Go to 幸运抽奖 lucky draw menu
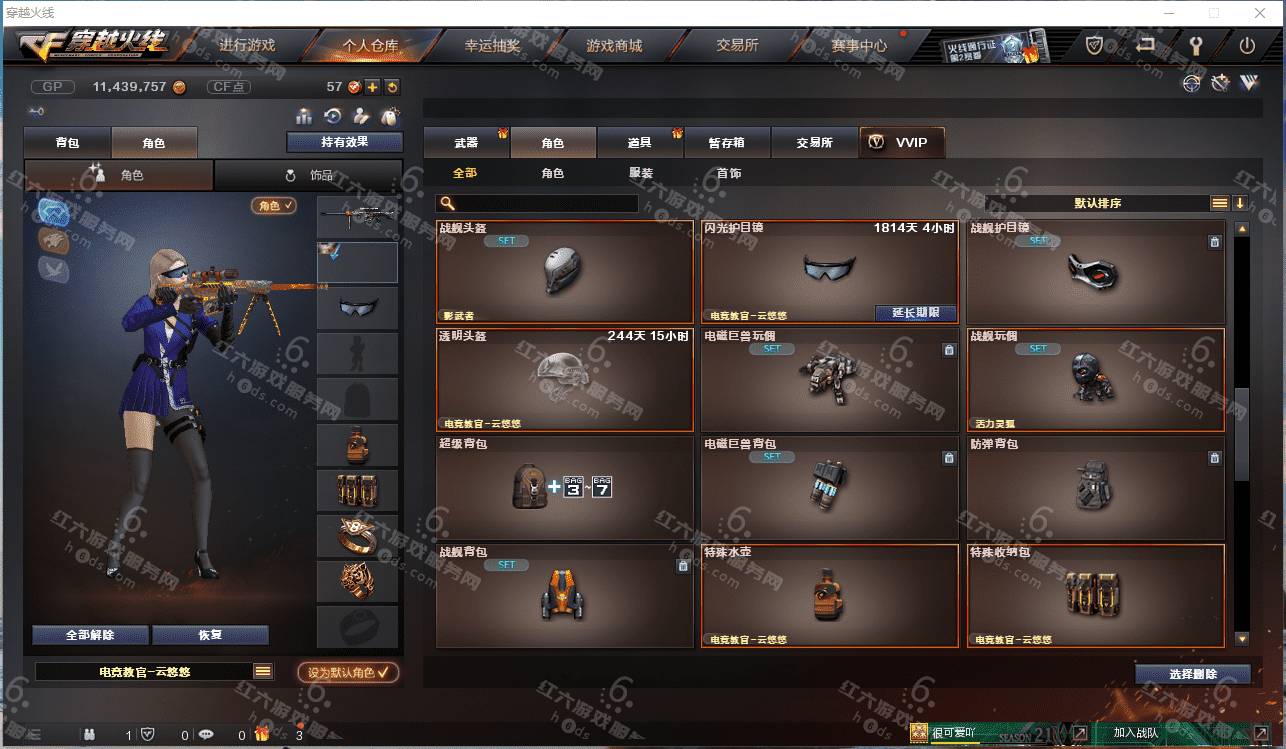 click(x=492, y=45)
